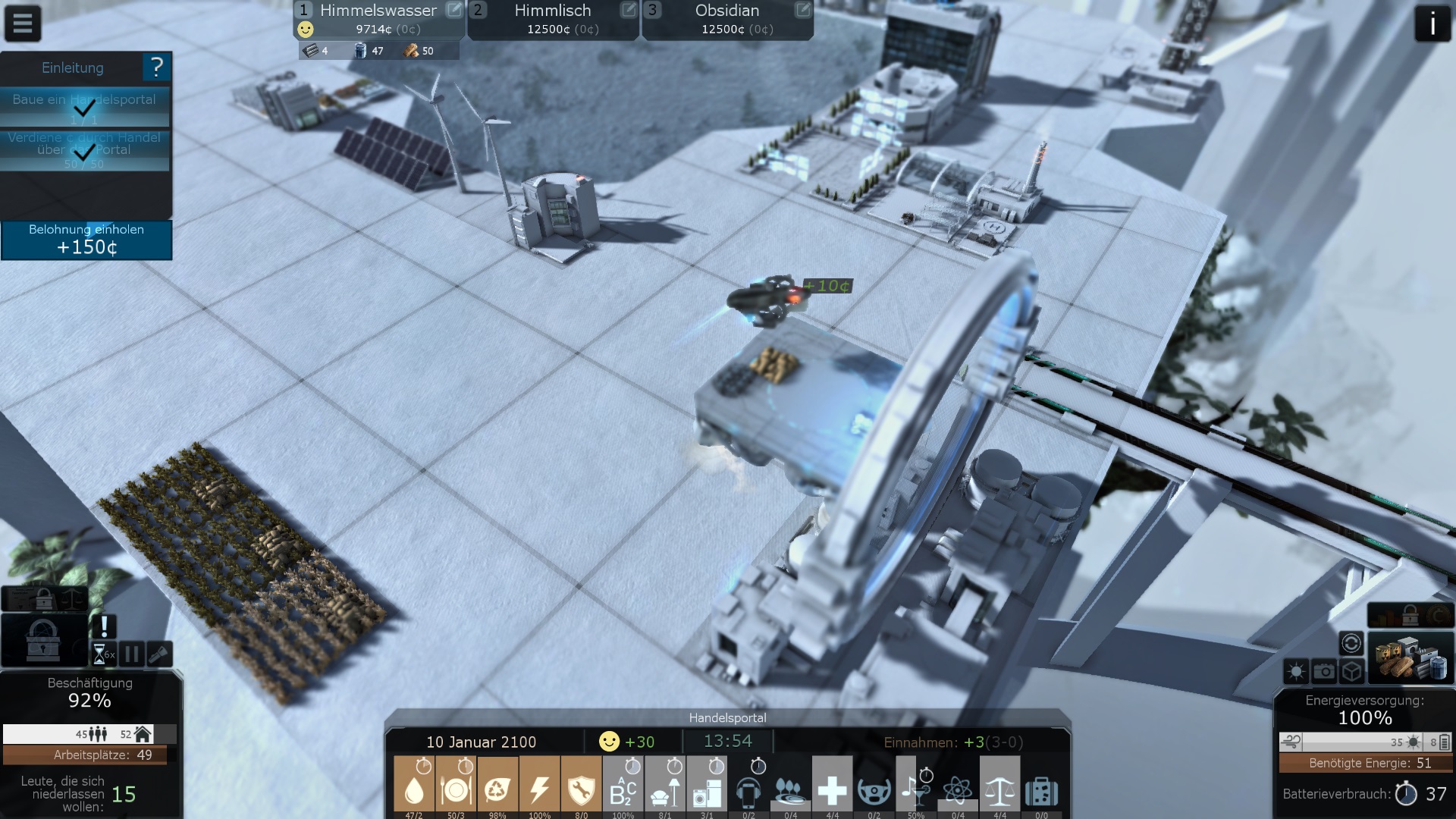
Task: Toggle the sun daylight setting
Action: pyautogui.click(x=1296, y=671)
